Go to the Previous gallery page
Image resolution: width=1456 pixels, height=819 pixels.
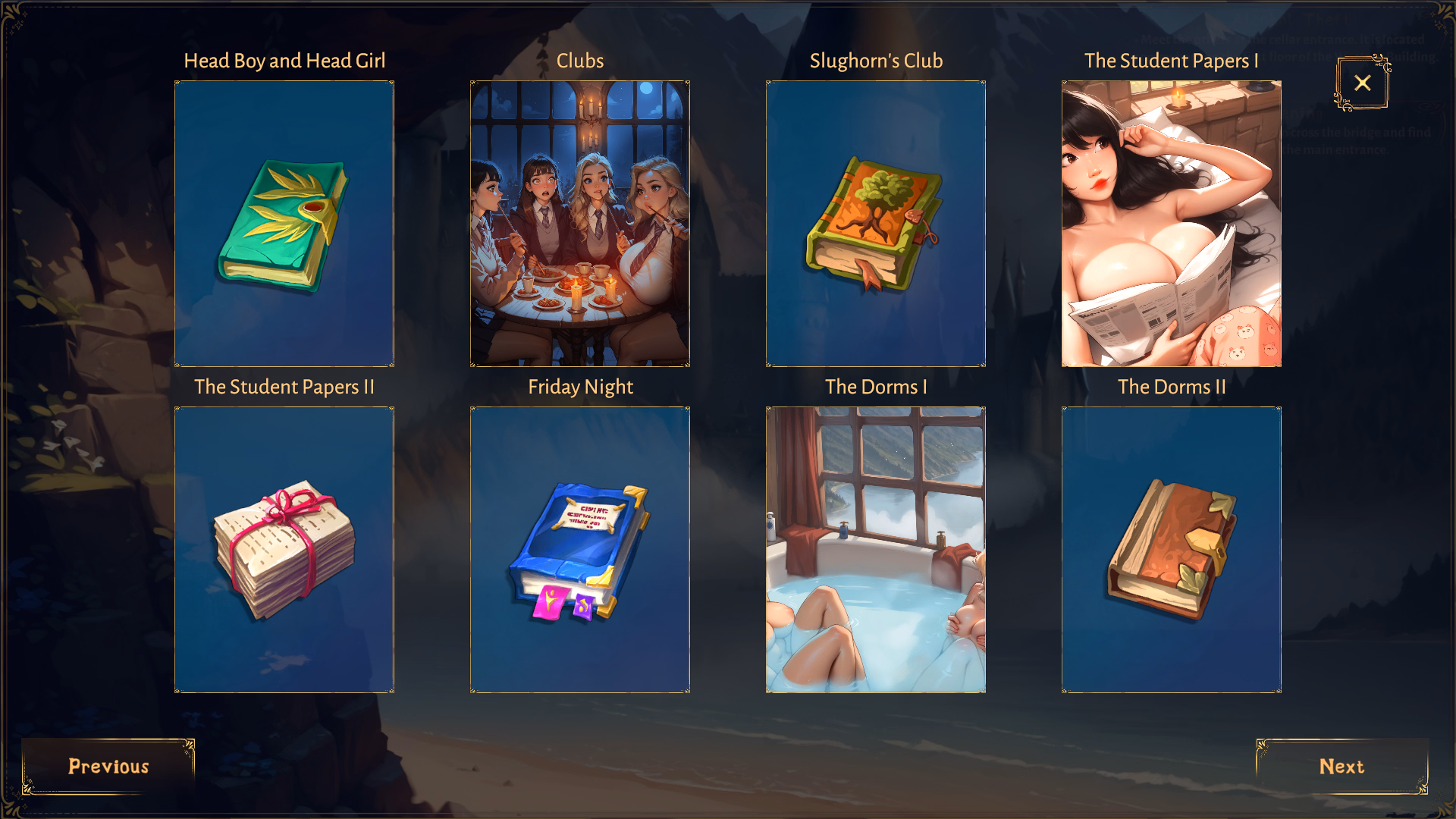click(x=108, y=767)
